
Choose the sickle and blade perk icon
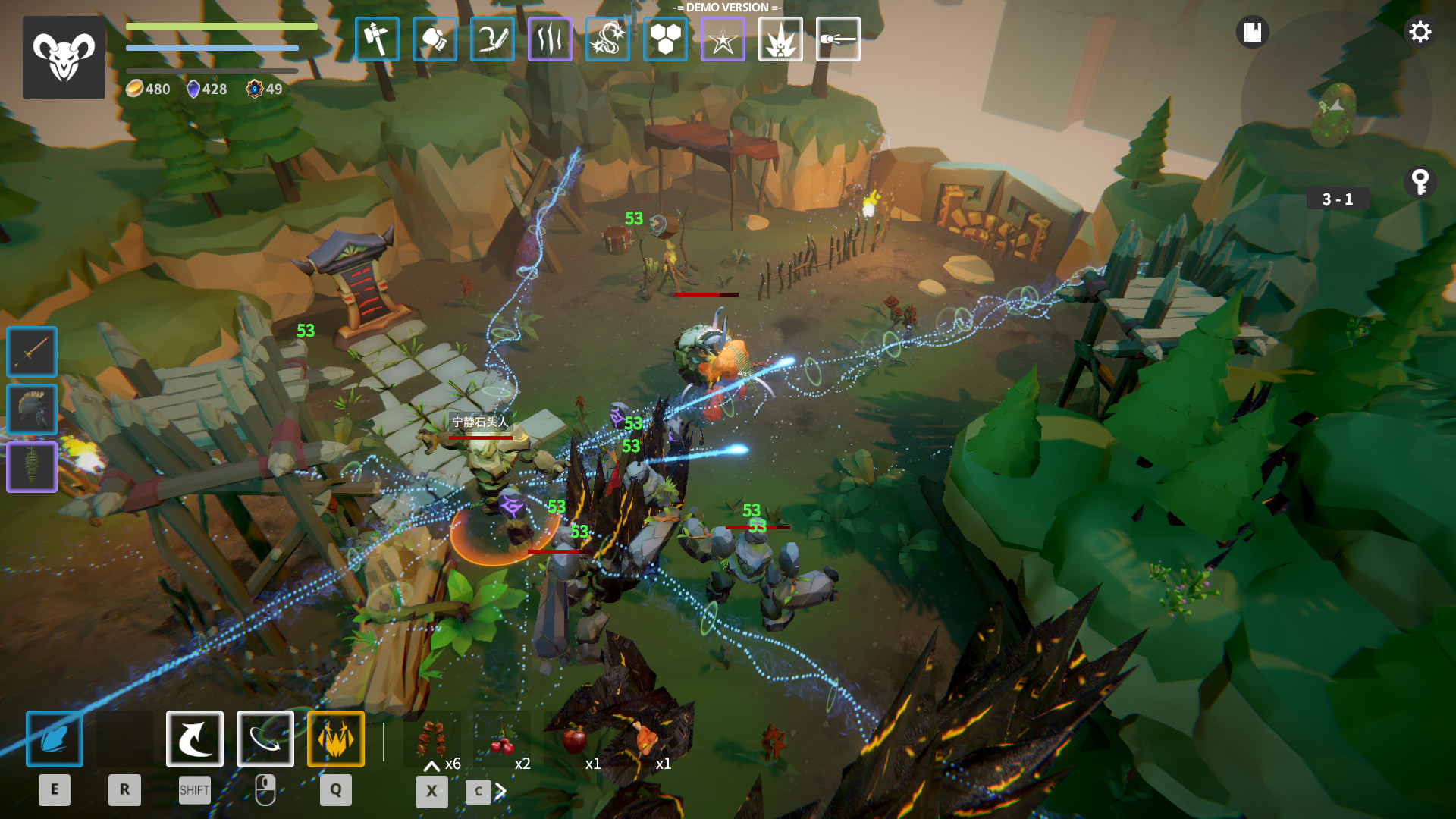[492, 39]
